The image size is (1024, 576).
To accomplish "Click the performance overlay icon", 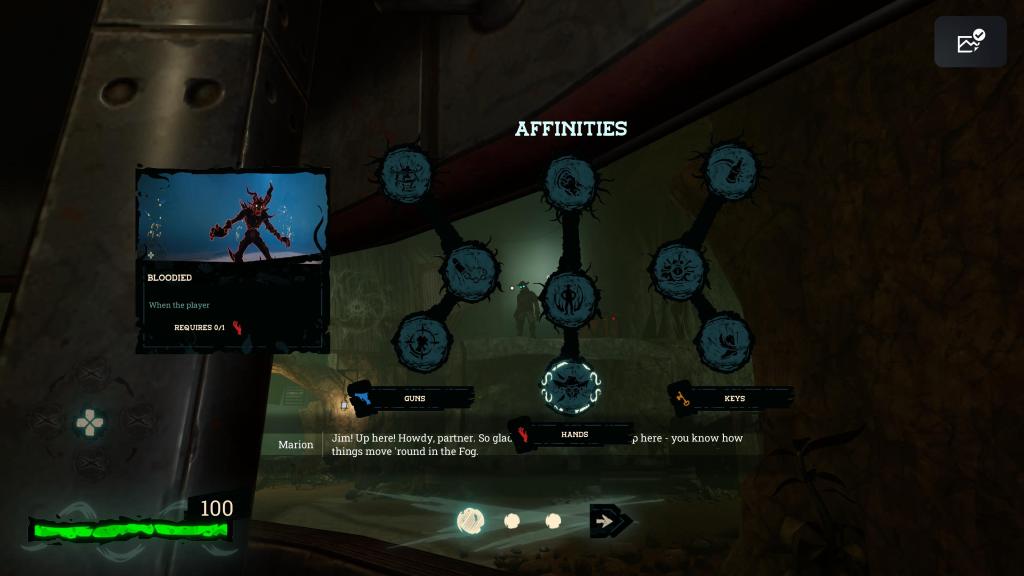I will 970,42.
